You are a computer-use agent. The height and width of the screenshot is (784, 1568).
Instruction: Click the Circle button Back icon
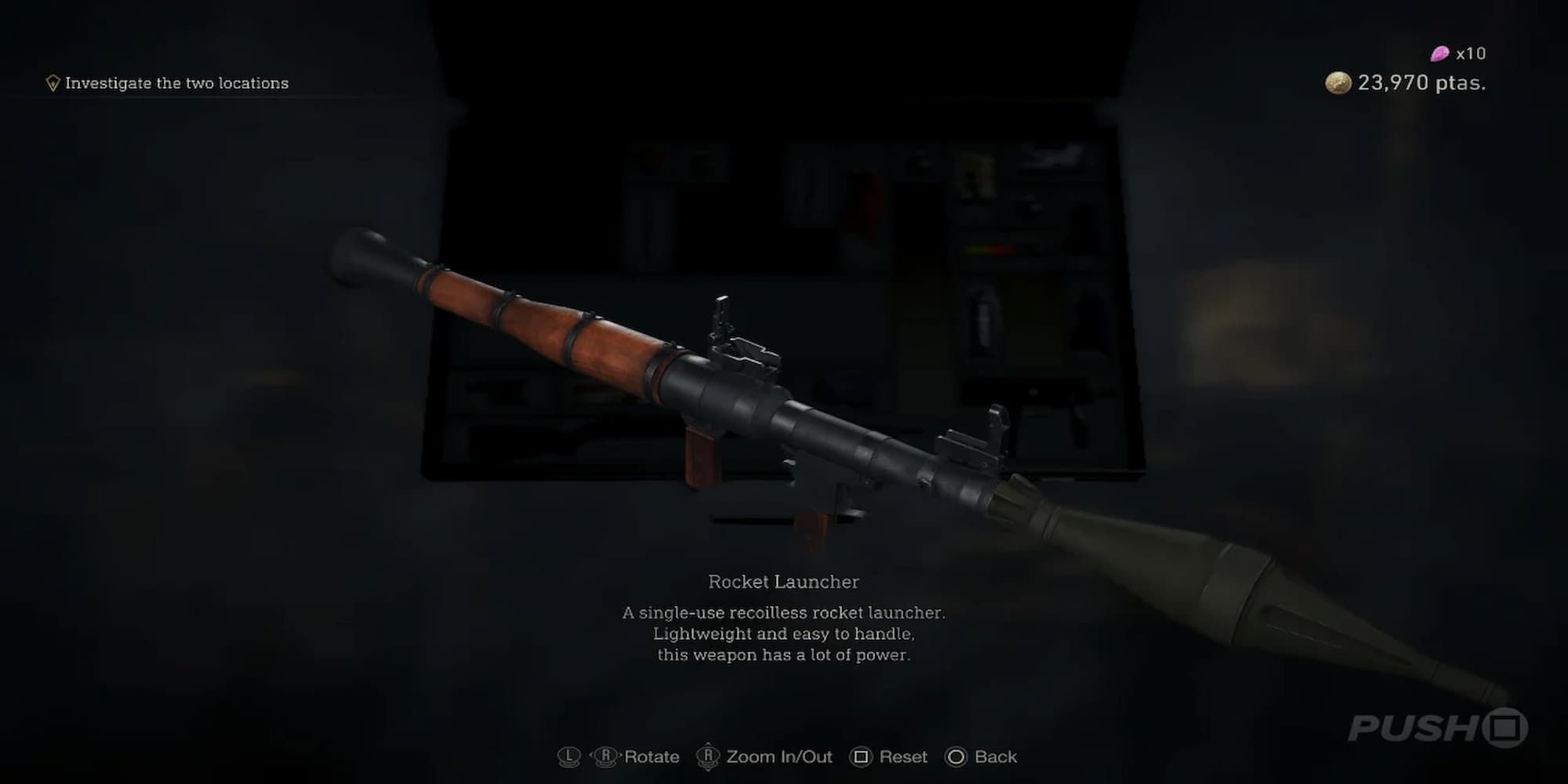click(x=956, y=757)
